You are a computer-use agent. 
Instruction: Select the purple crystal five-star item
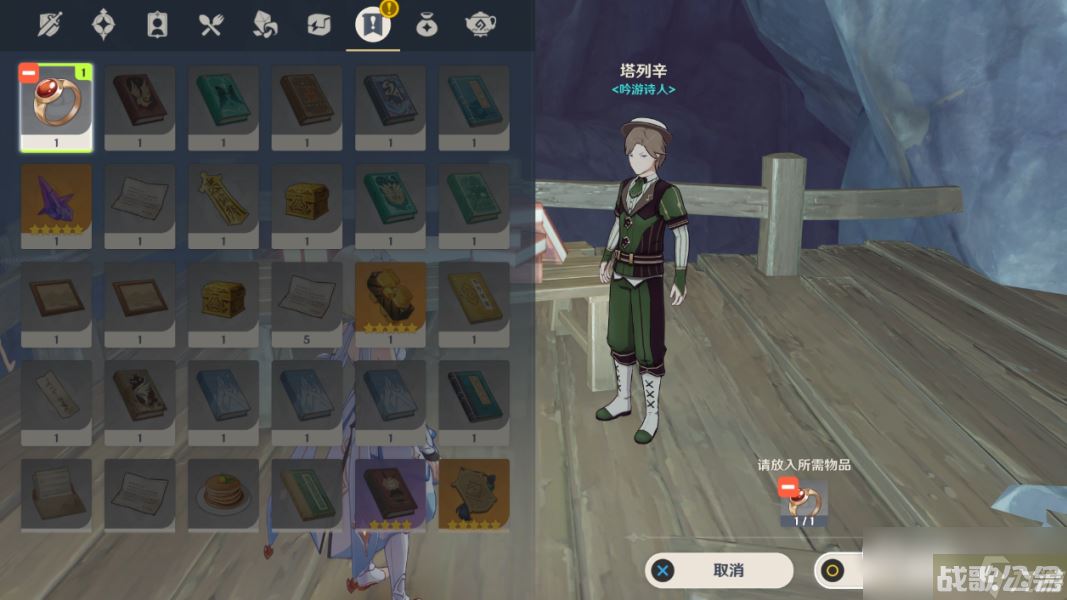click(x=56, y=202)
